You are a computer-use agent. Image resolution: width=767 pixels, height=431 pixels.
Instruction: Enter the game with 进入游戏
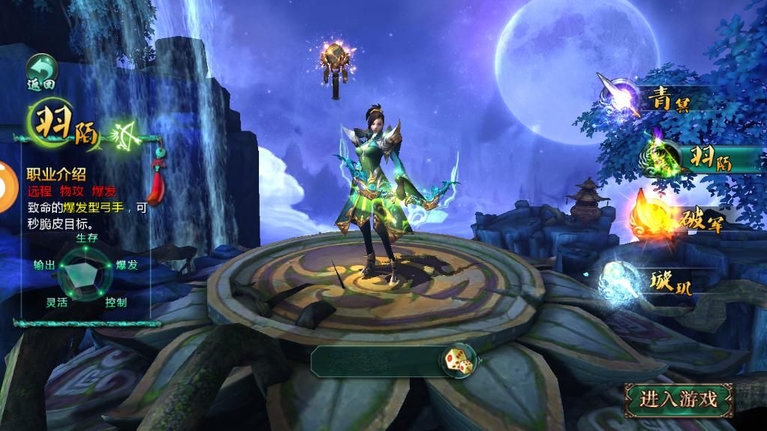679,399
